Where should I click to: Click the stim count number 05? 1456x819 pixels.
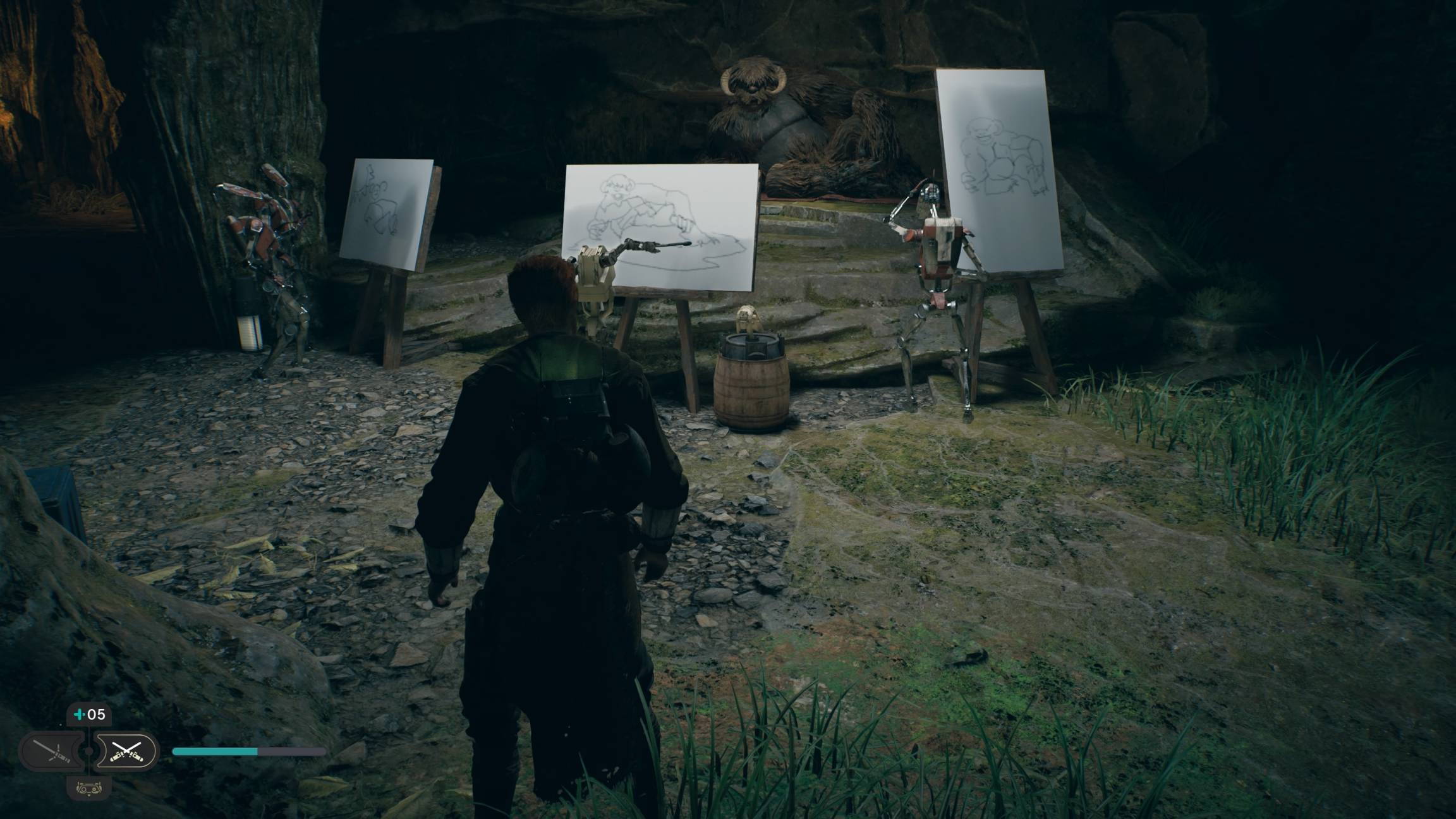pos(95,714)
